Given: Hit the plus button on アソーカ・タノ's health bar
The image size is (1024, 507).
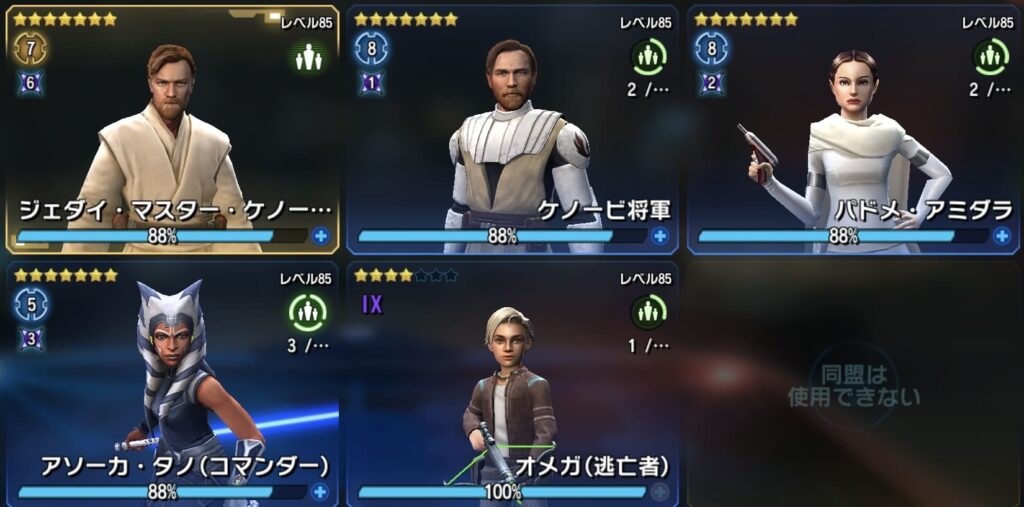Looking at the screenshot, I should point(320,491).
